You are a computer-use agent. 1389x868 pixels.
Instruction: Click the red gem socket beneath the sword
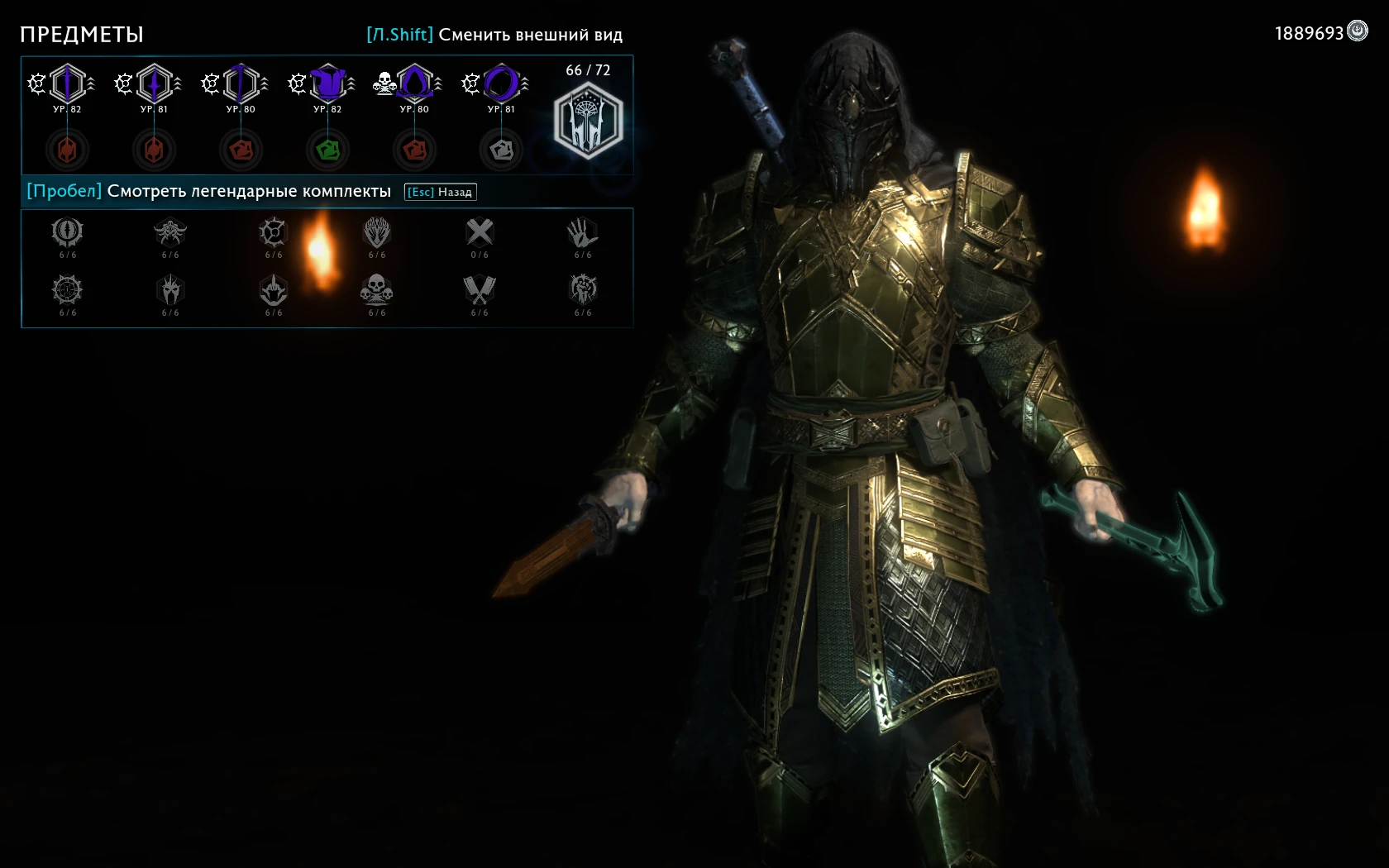click(x=66, y=150)
